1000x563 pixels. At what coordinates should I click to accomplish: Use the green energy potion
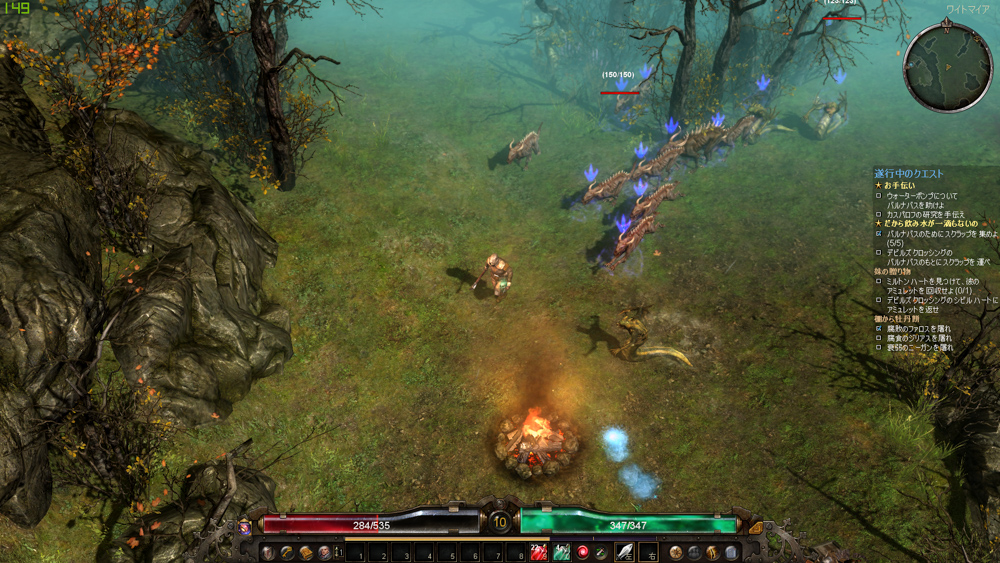pyautogui.click(x=561, y=552)
